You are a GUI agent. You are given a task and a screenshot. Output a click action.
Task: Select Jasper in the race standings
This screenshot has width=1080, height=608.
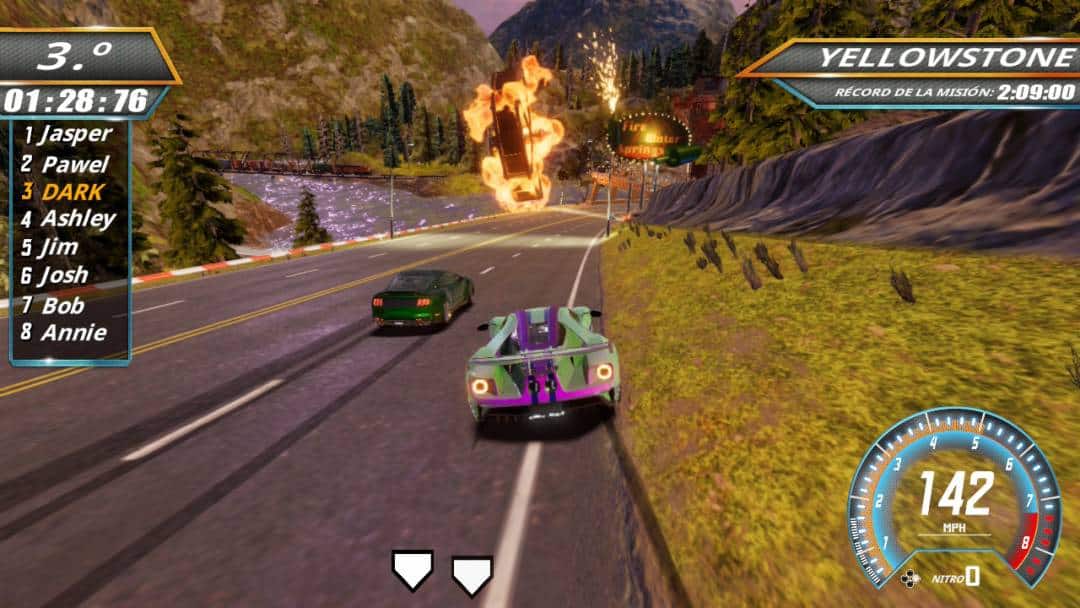68,134
